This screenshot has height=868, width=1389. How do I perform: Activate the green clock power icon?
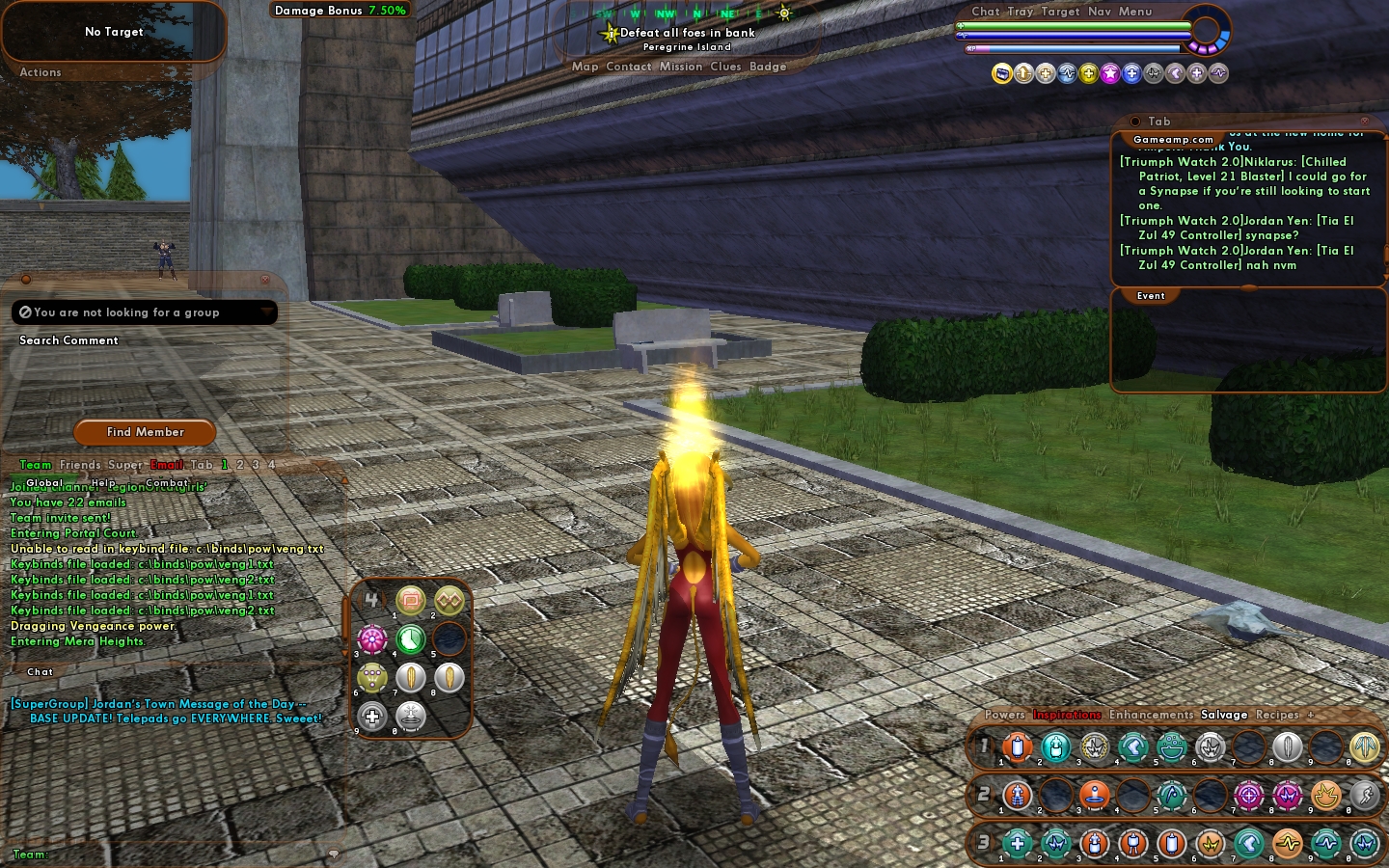(x=411, y=638)
